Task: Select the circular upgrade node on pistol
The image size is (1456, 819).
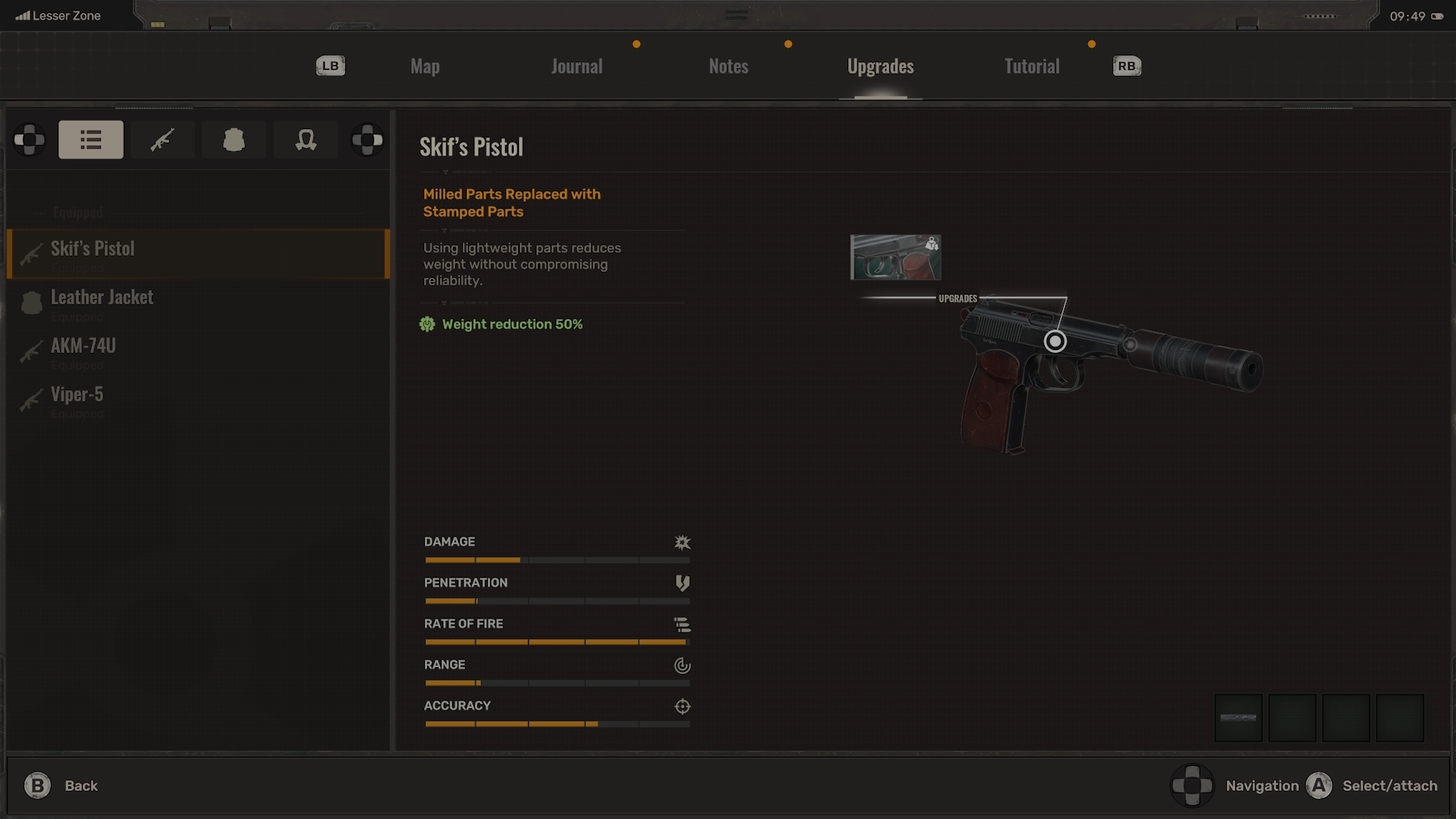Action: (x=1055, y=342)
